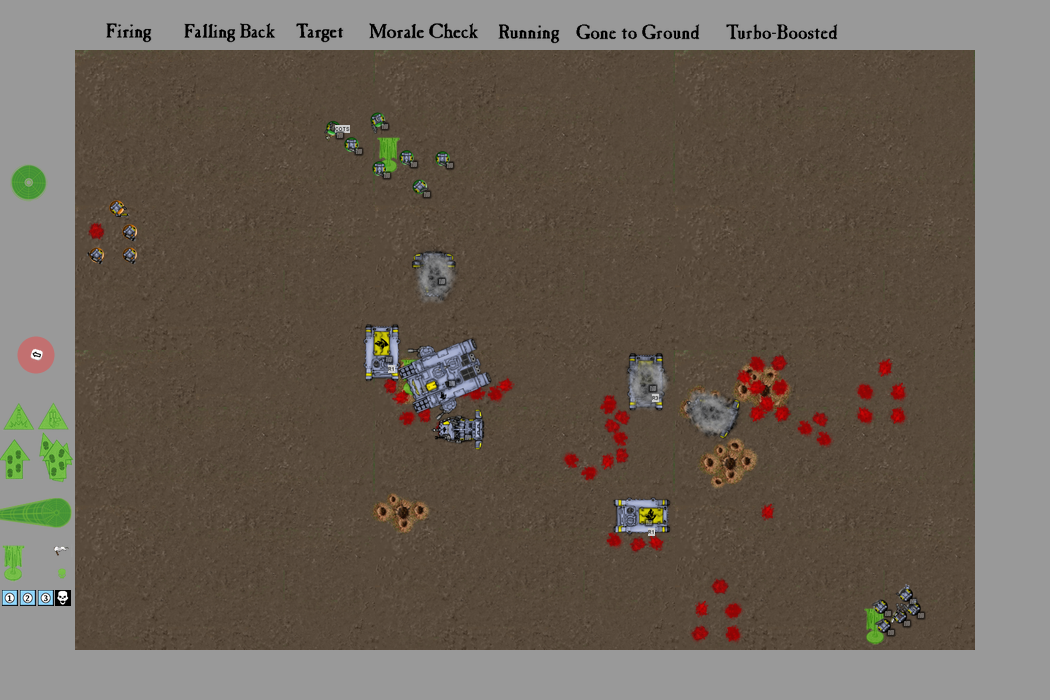Choose the Gone to Ground label
The width and height of the screenshot is (1050, 700).
pos(637,33)
